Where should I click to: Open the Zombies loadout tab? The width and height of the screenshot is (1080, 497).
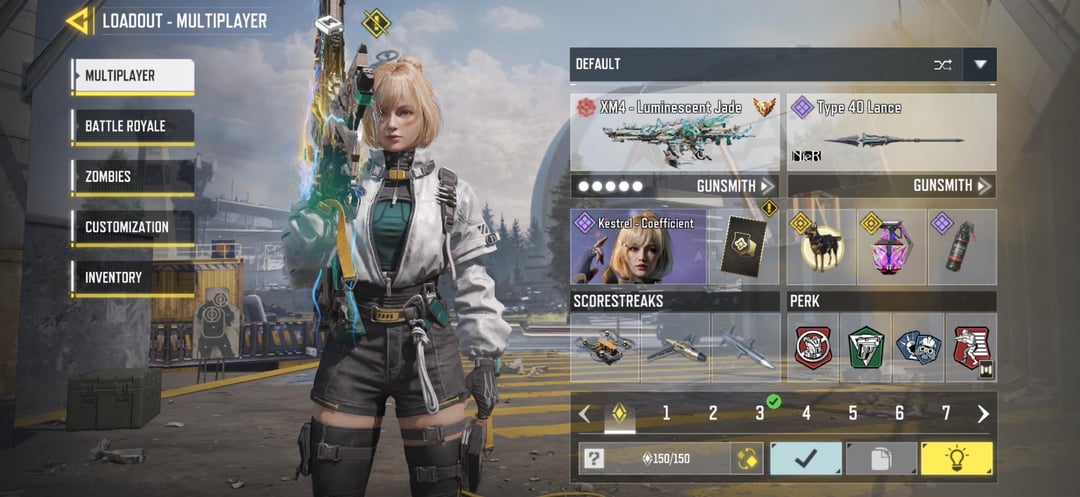click(x=132, y=177)
